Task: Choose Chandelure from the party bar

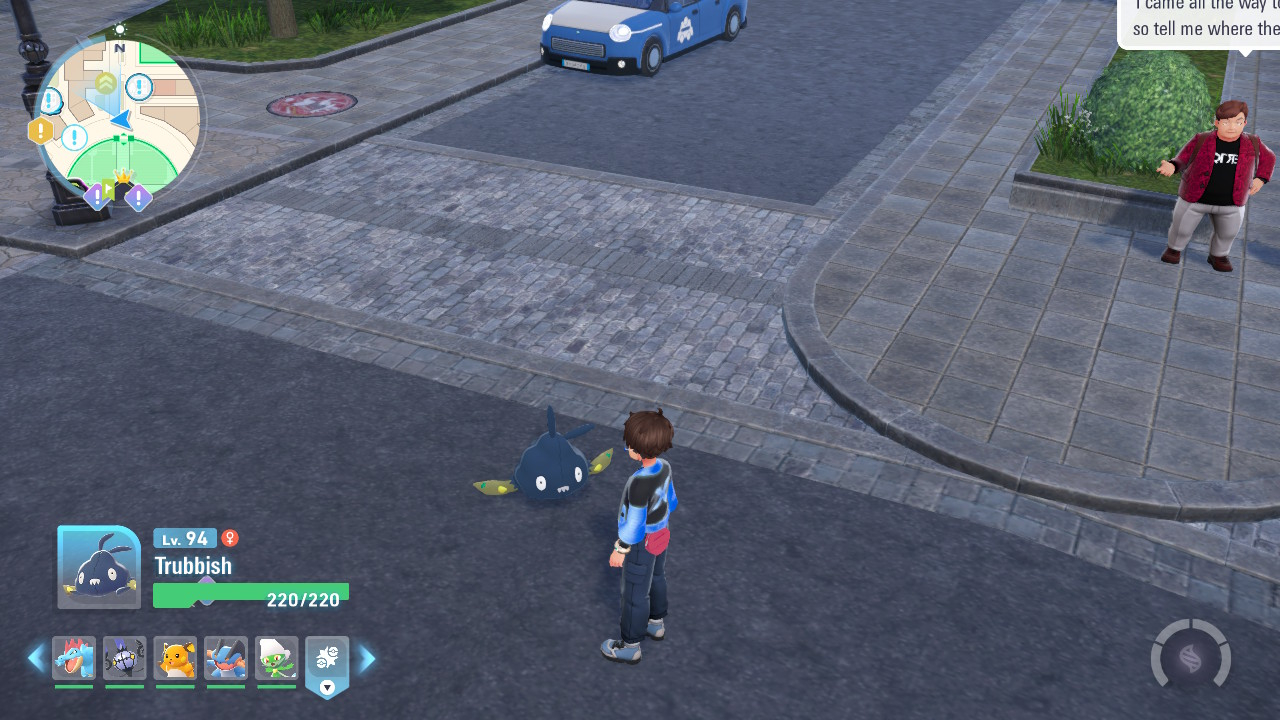Action: pos(125,658)
